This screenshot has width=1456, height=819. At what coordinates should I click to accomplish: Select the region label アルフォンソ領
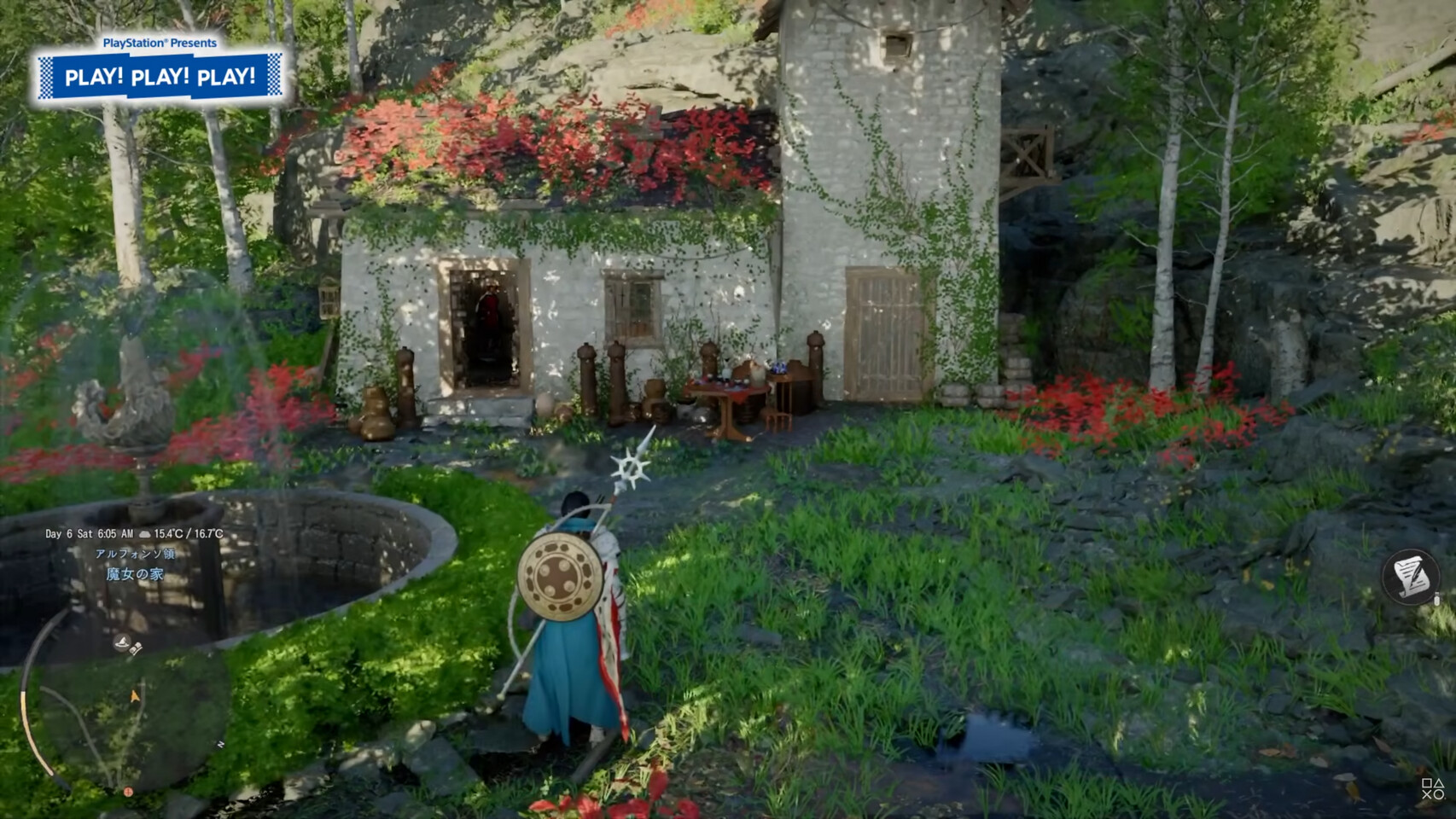click(x=136, y=555)
